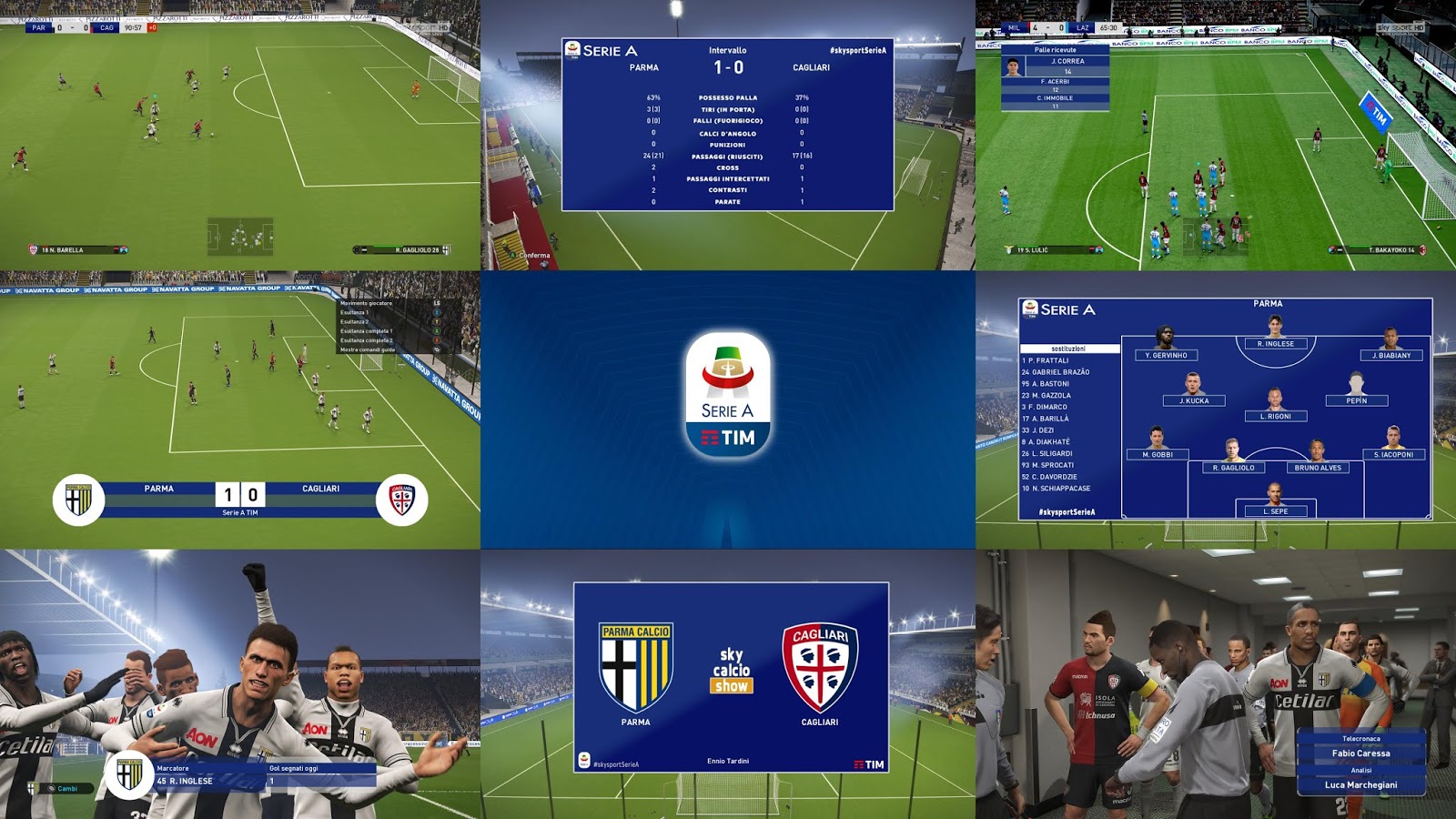Choose J. Kucka's midfield tile
Screen dimensions: 1456x819
(x=1194, y=400)
